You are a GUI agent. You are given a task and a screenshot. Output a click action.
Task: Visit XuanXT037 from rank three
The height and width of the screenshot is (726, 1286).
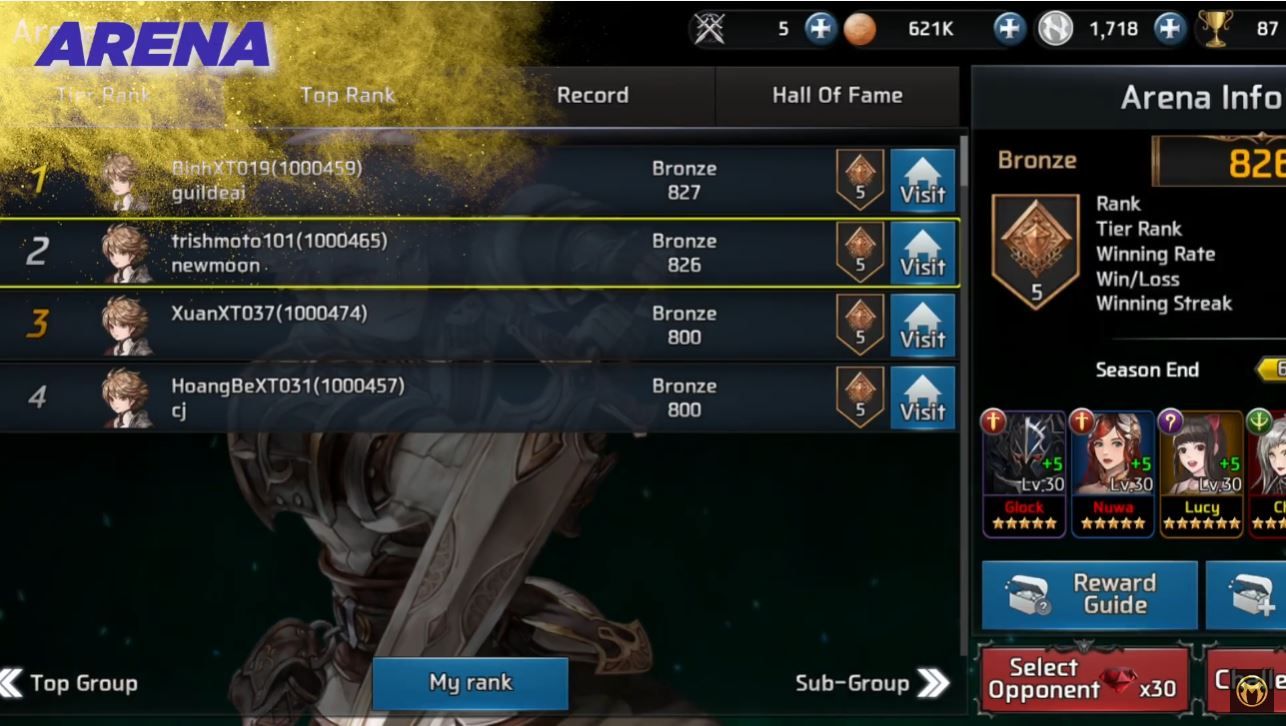pyautogui.click(x=922, y=326)
